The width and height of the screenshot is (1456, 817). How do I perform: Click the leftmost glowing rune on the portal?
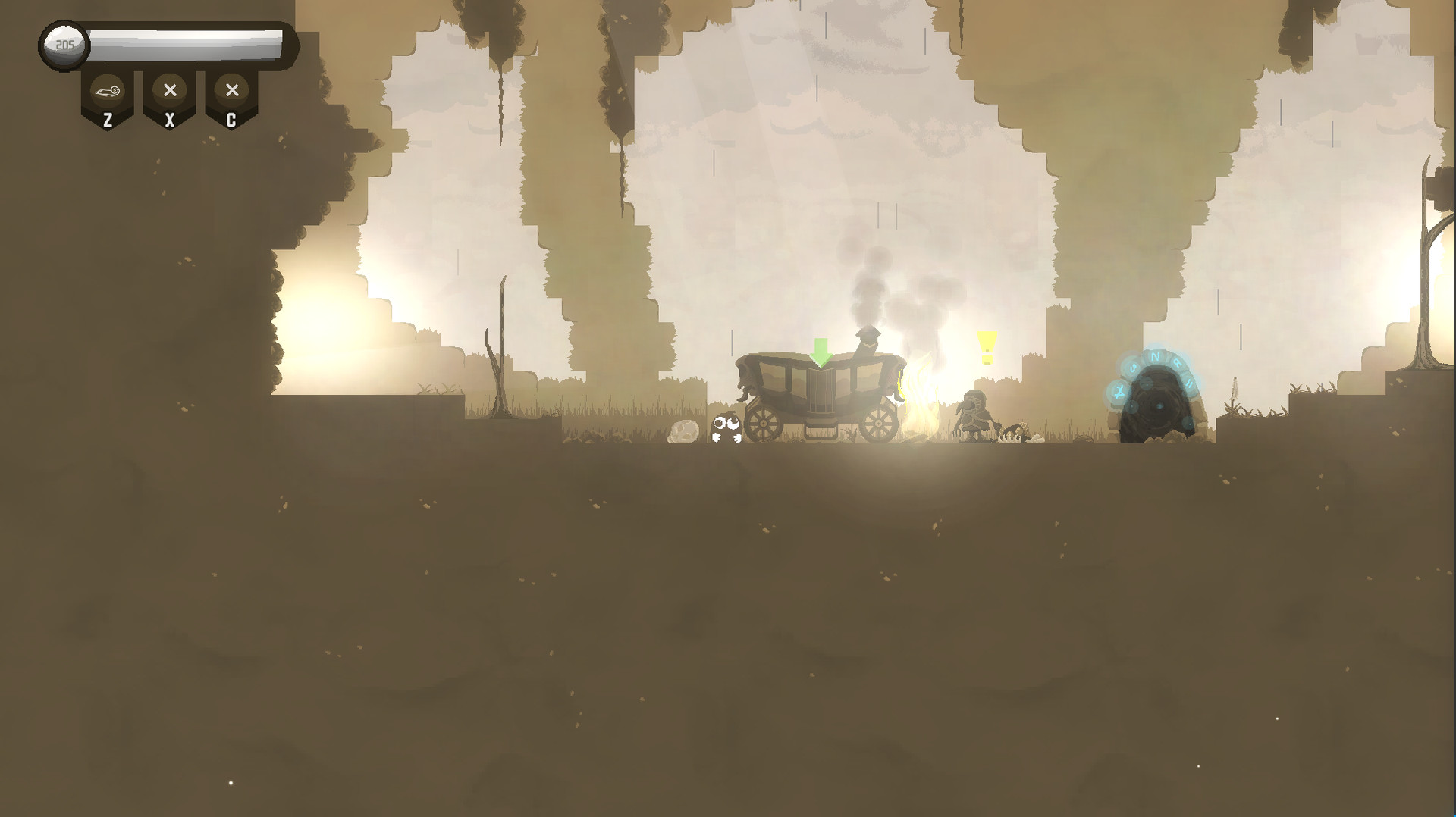1119,392
